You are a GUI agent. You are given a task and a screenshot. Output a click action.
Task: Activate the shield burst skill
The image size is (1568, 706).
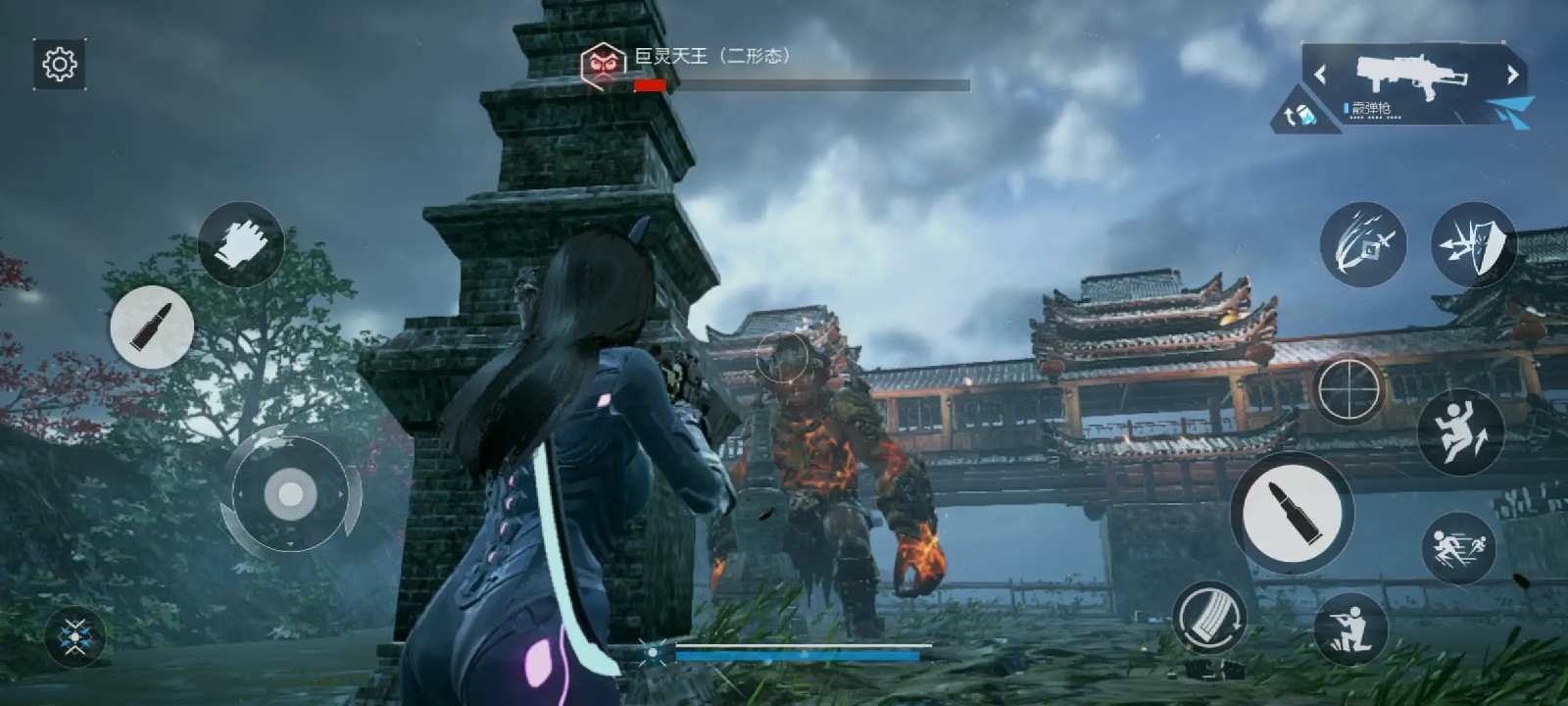point(1474,244)
